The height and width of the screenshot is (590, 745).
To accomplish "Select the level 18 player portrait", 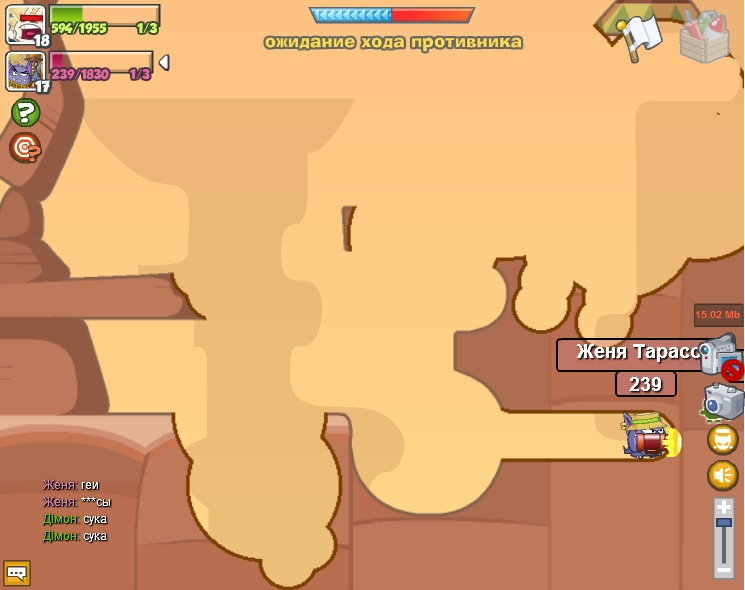I will (25, 24).
